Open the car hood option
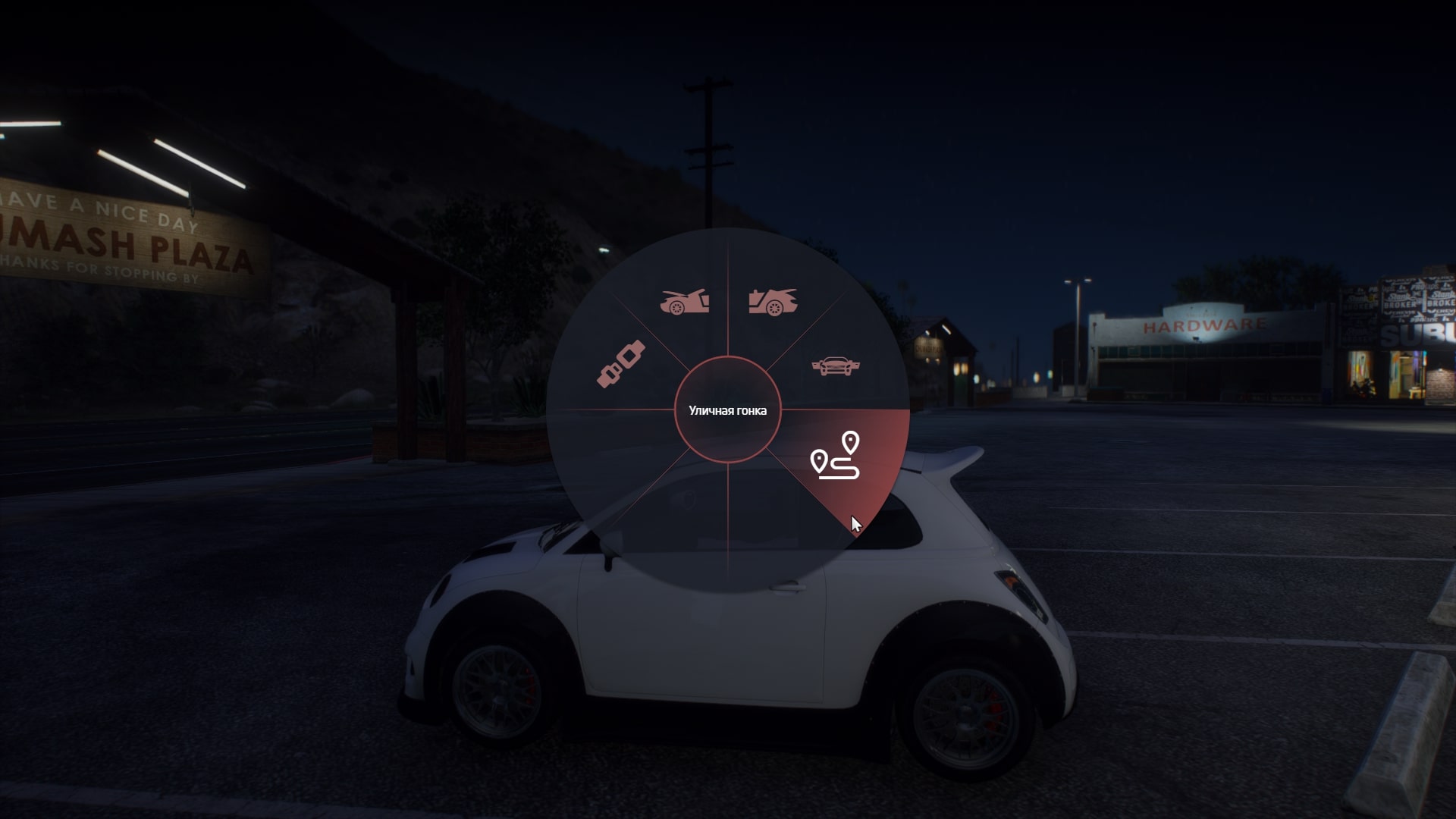The height and width of the screenshot is (819, 1456). [x=684, y=302]
